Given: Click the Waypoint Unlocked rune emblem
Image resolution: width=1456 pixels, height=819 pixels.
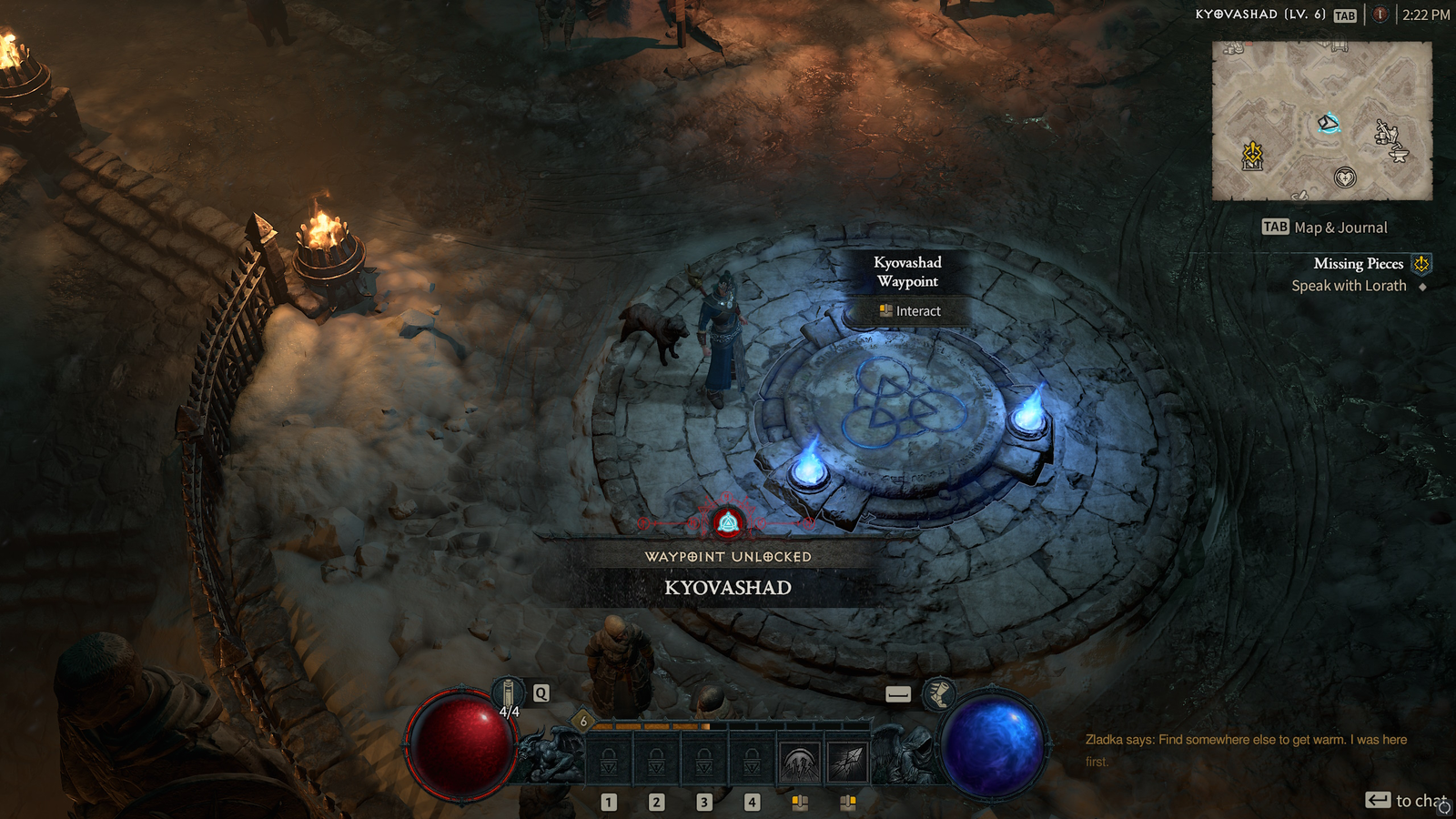Looking at the screenshot, I should coord(730,521).
